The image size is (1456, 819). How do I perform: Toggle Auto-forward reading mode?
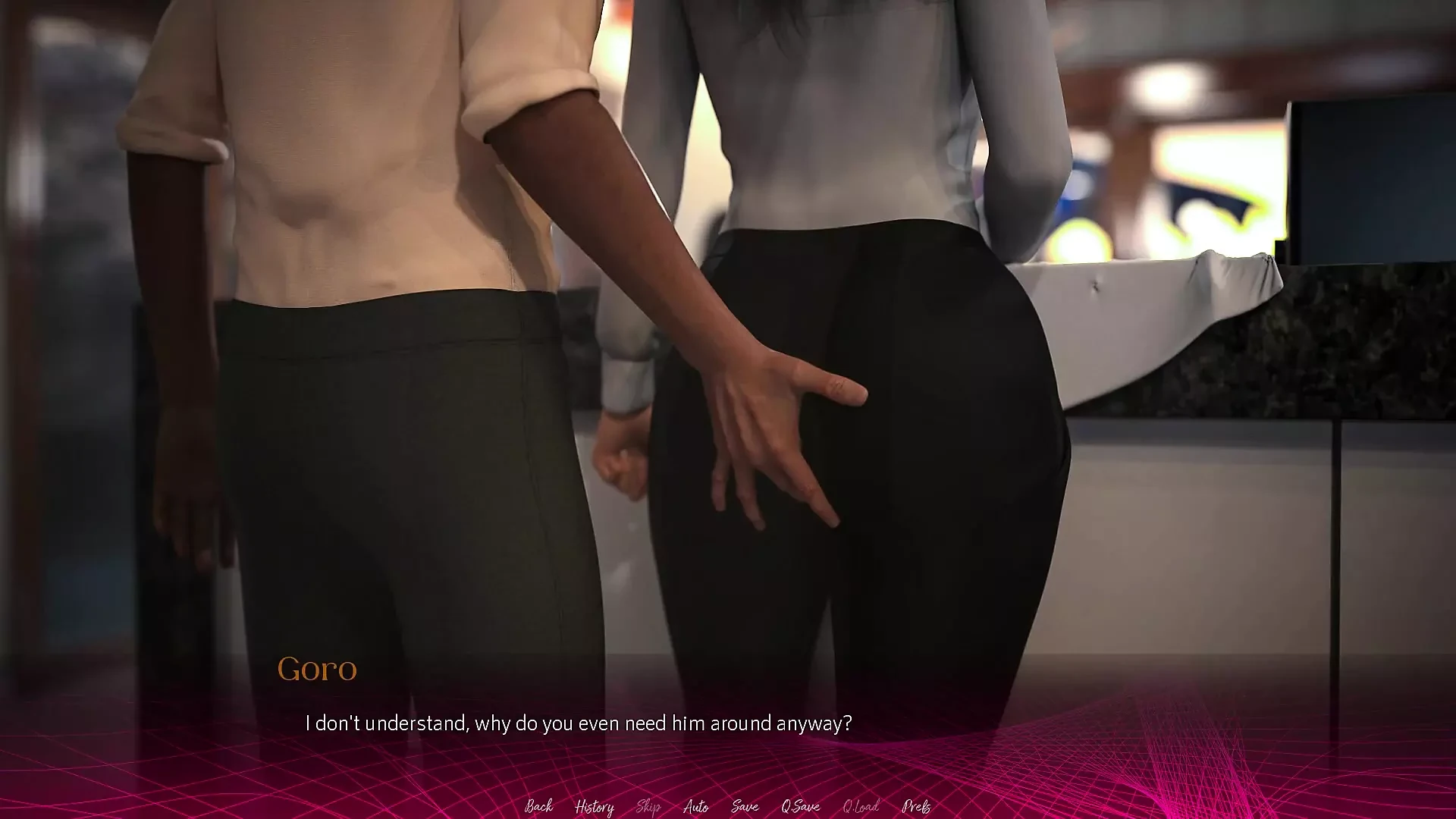pyautogui.click(x=696, y=807)
